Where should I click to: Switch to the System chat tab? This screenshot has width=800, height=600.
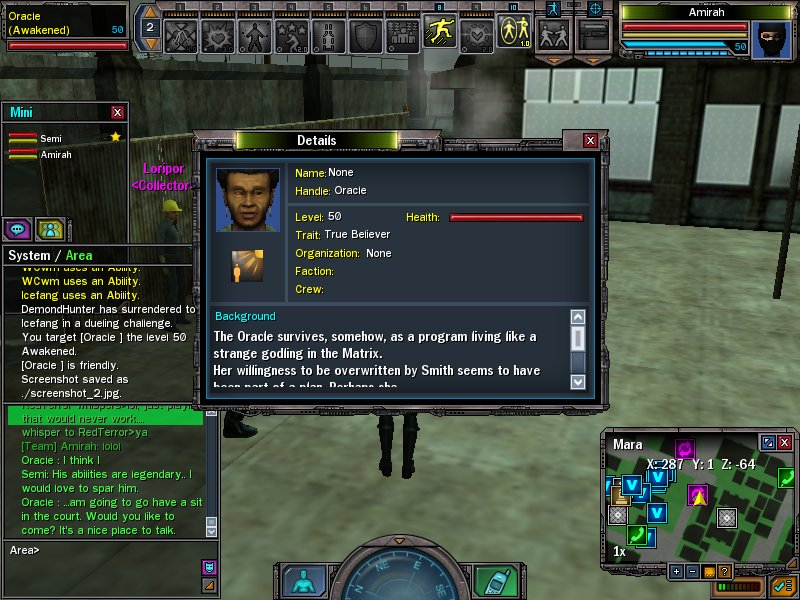[x=29, y=256]
